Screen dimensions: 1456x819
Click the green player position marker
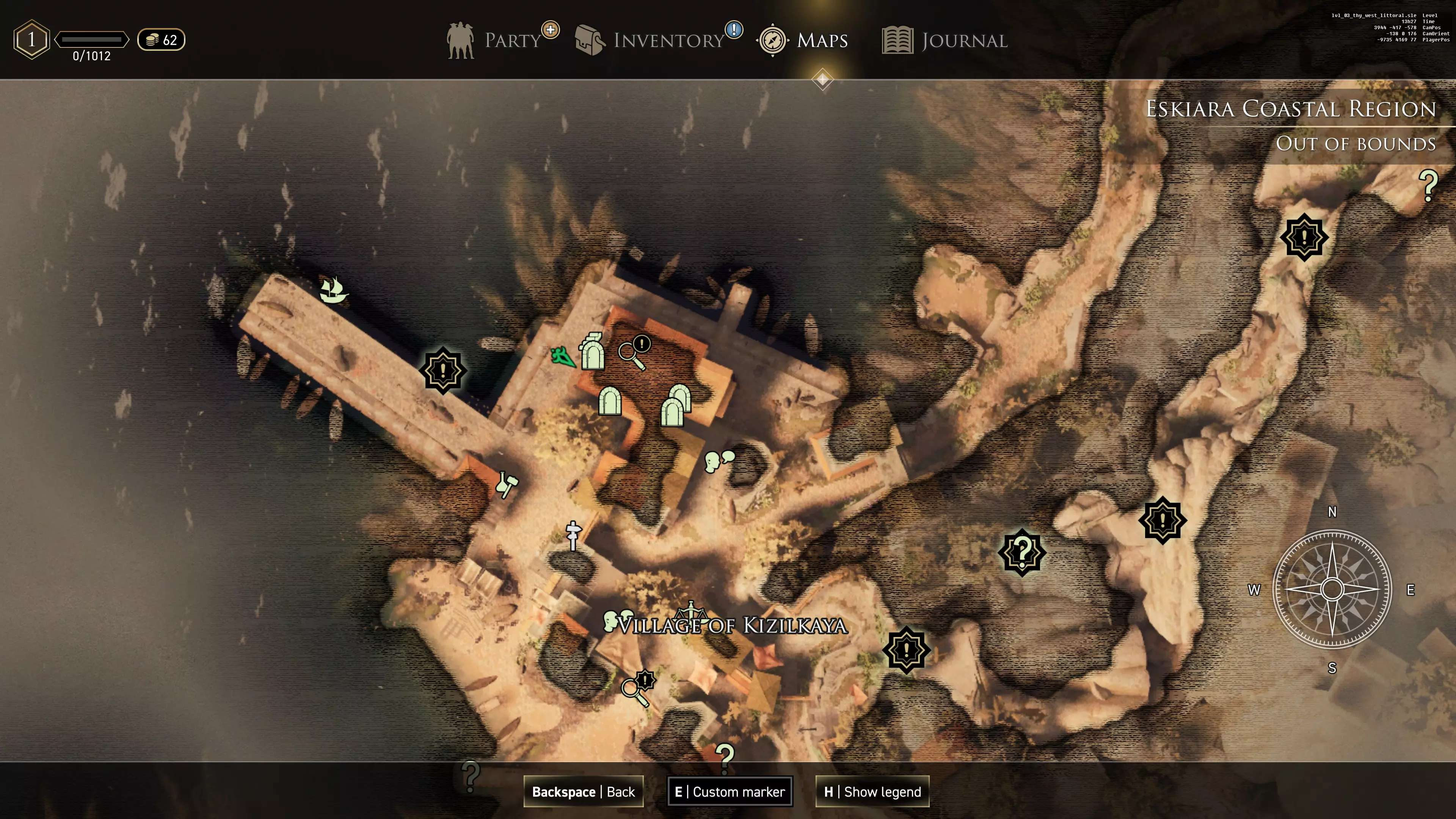(563, 356)
